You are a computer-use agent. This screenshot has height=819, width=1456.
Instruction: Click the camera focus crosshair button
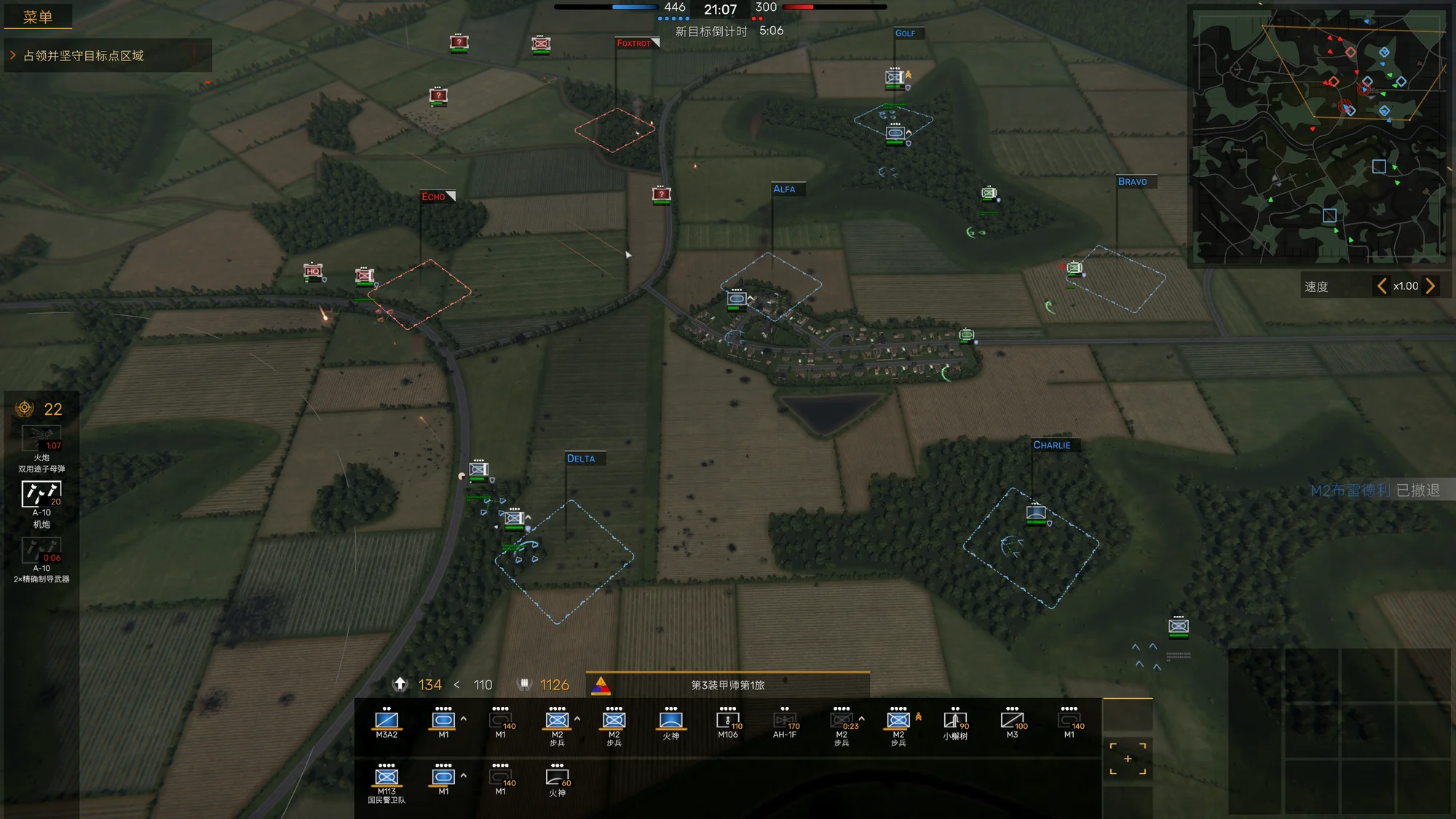(x=1128, y=759)
